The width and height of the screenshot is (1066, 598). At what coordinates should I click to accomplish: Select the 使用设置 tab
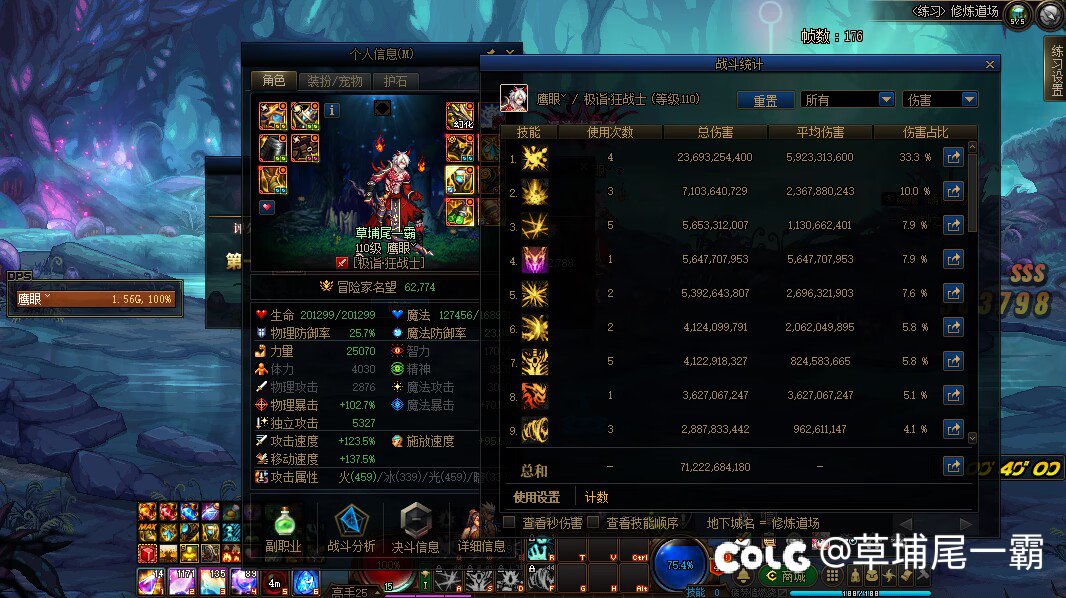click(x=537, y=497)
